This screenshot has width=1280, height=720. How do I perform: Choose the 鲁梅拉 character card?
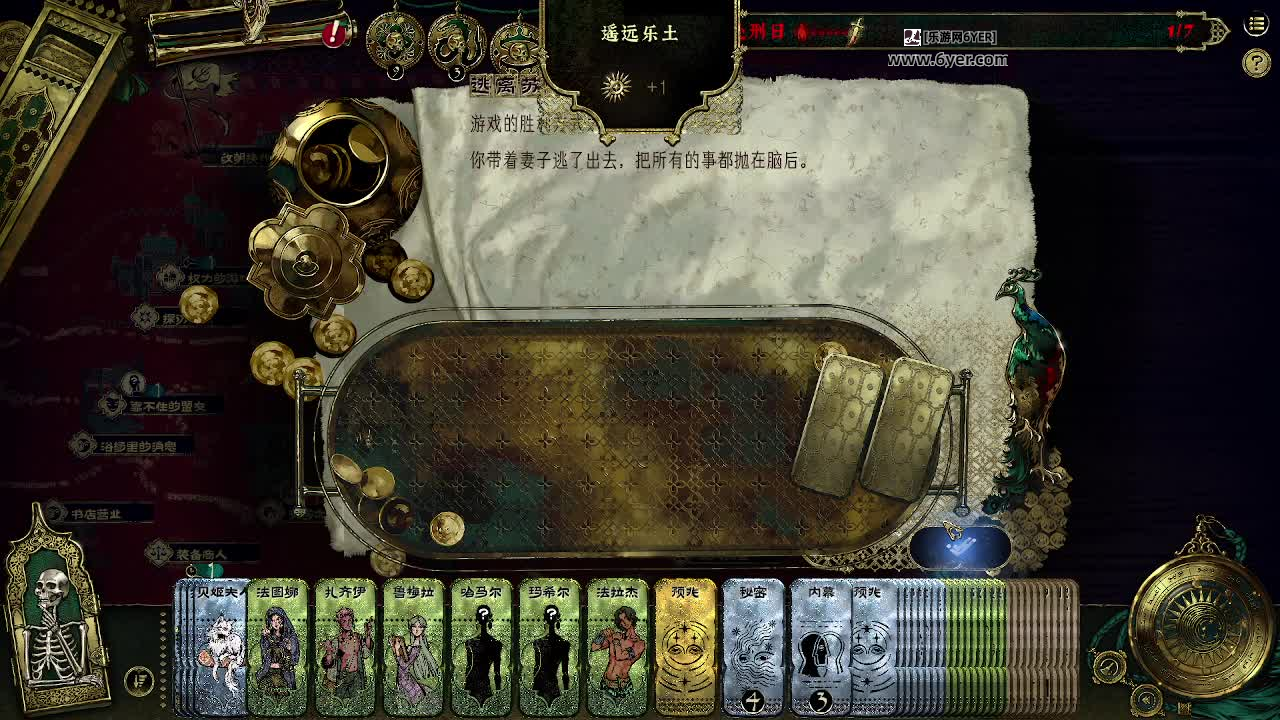click(414, 647)
